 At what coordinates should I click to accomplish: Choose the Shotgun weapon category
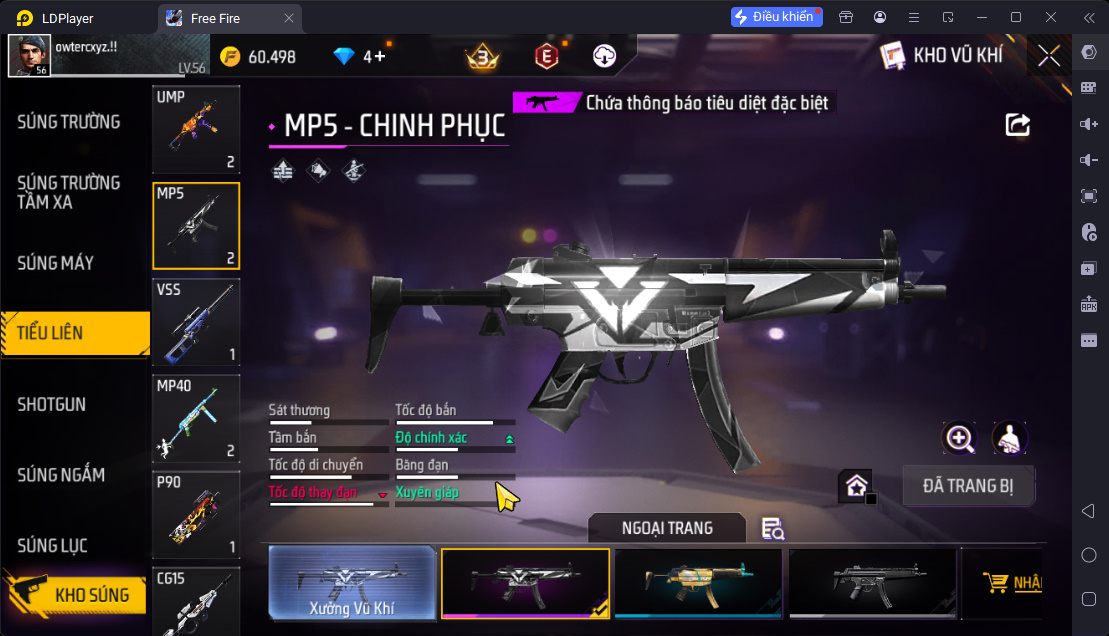[x=52, y=404]
